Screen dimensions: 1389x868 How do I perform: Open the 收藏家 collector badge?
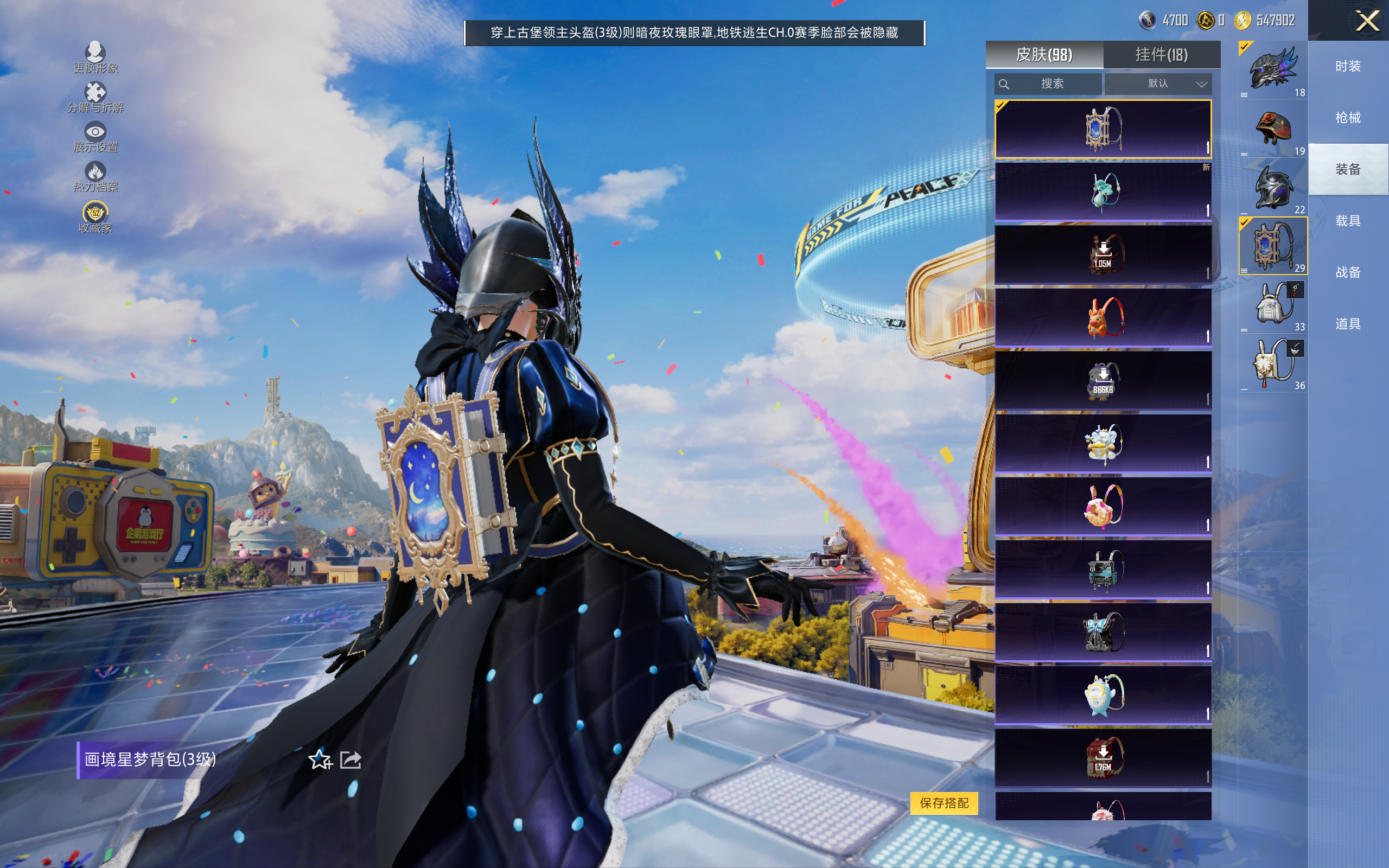95,217
